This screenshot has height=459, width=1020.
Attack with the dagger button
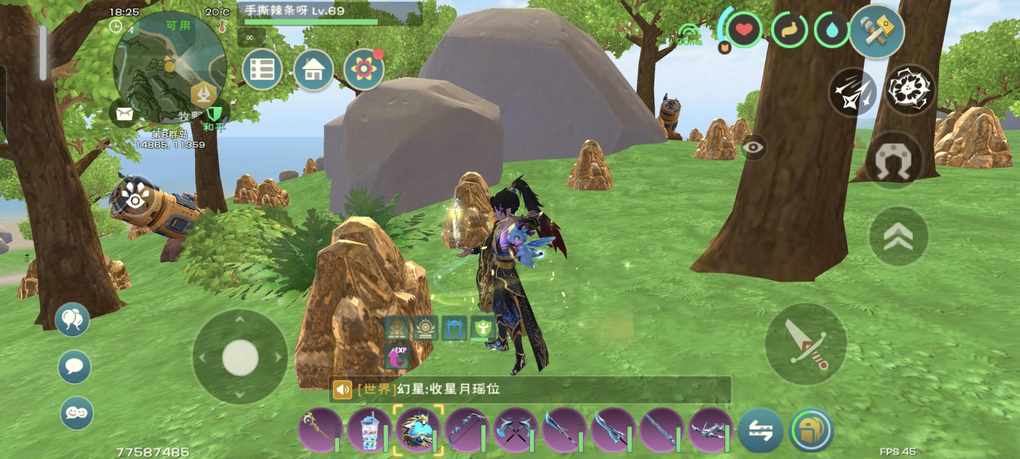pyautogui.click(x=805, y=343)
